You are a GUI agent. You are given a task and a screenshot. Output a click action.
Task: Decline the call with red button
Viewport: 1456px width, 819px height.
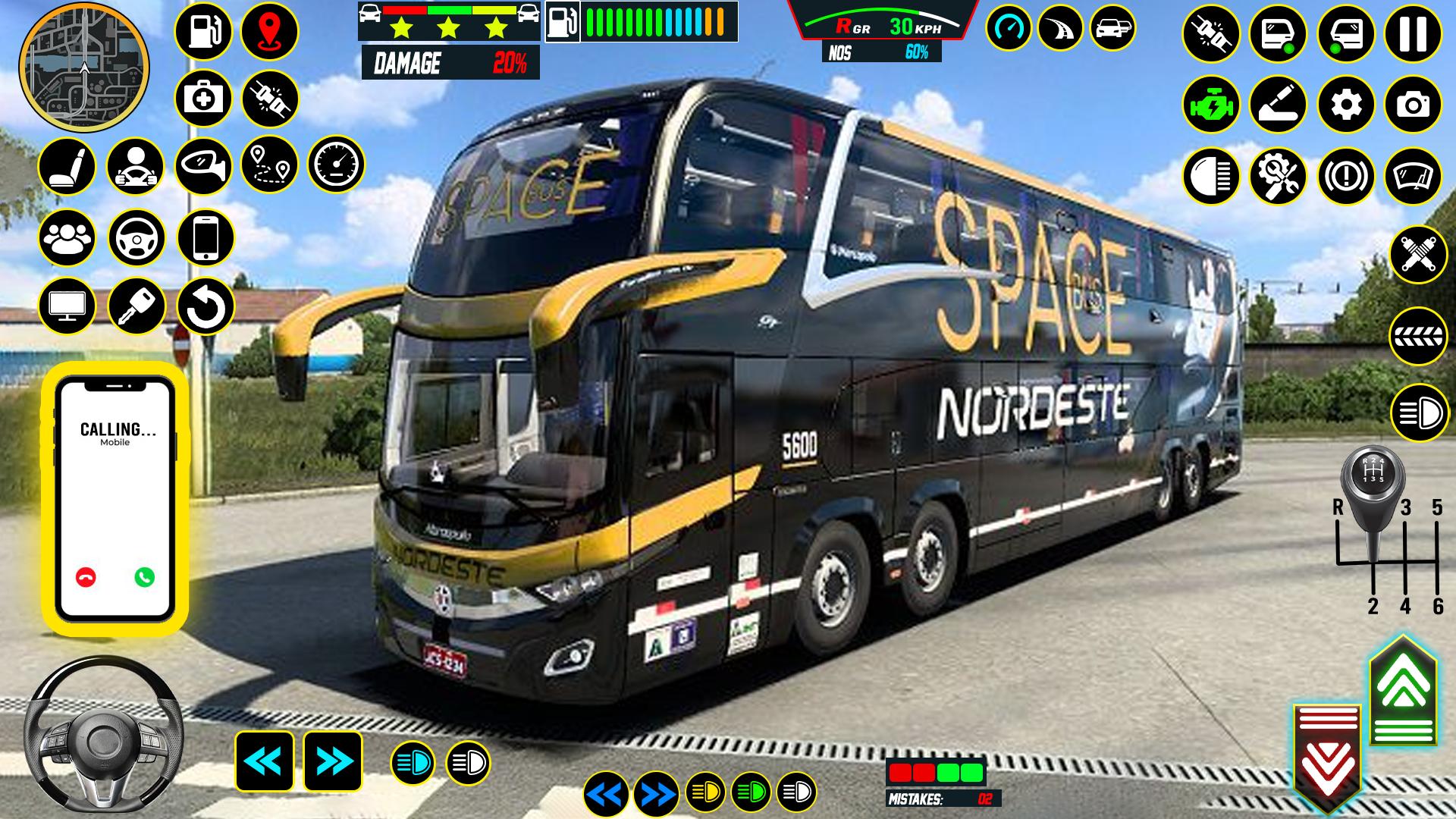(x=86, y=577)
